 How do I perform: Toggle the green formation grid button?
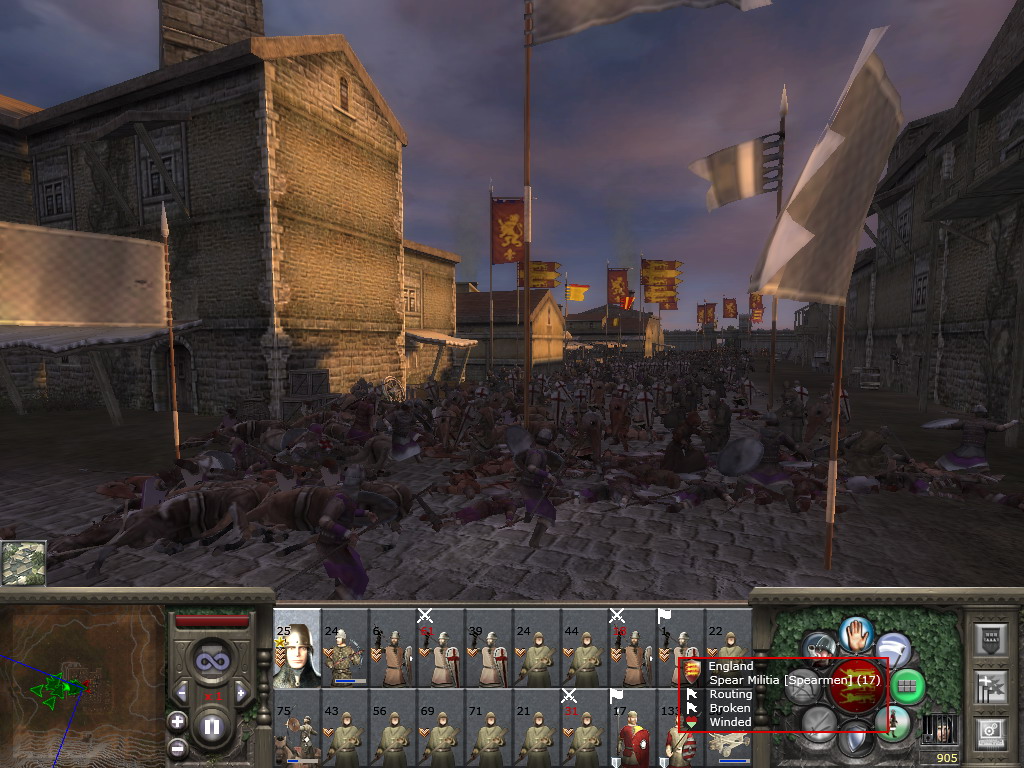pos(906,686)
